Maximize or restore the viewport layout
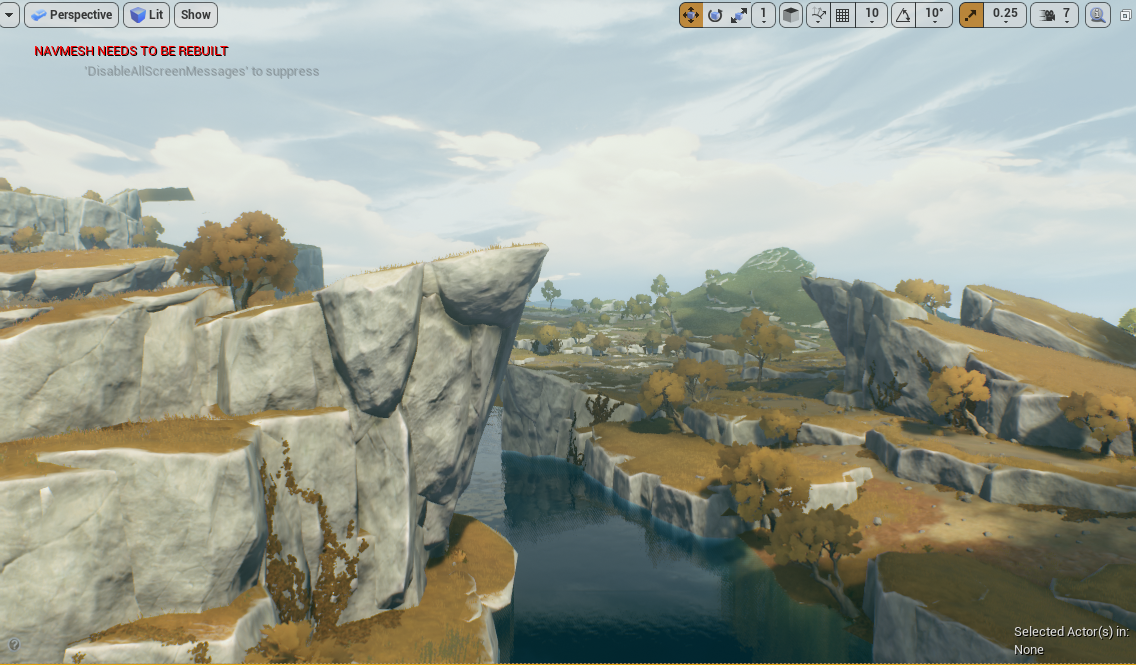The image size is (1136, 665). 1126,15
